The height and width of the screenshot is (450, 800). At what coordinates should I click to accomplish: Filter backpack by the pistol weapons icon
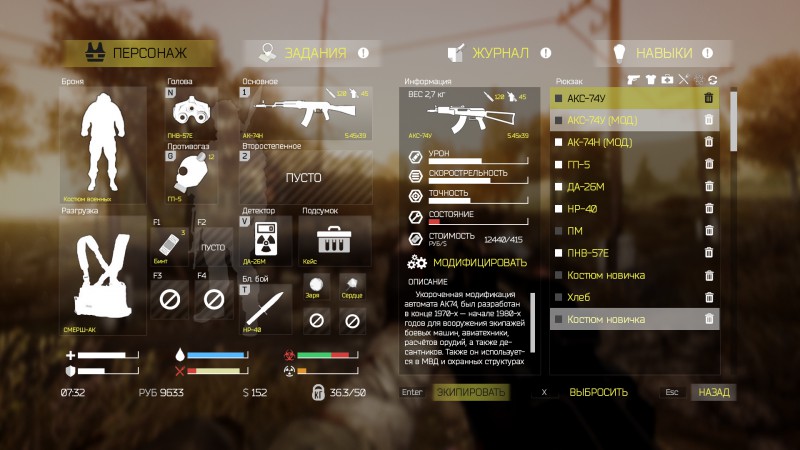pos(633,79)
